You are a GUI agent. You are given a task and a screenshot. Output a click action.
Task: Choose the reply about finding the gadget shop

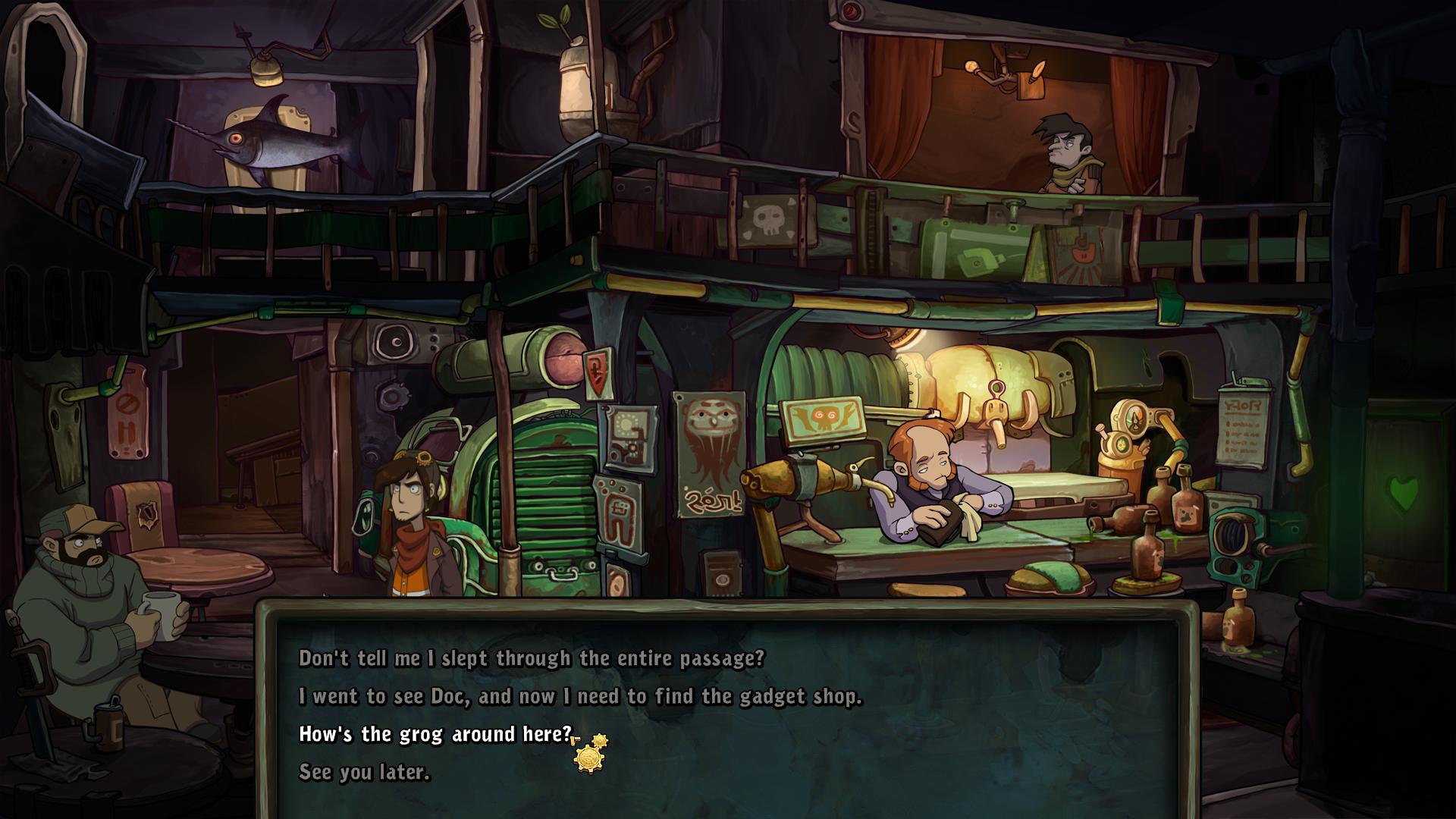pos(580,696)
